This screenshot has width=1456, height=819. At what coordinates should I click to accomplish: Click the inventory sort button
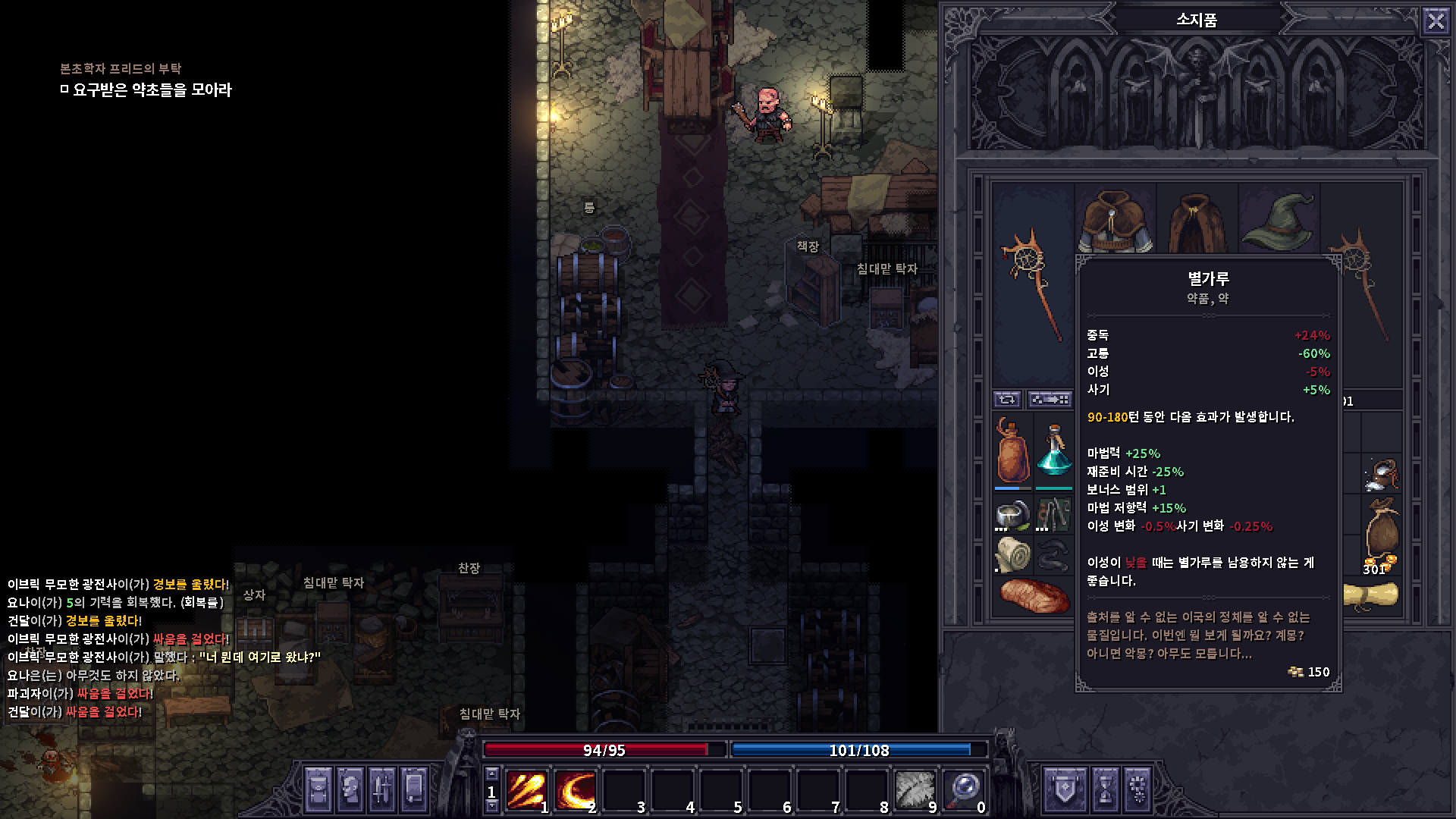(1050, 400)
